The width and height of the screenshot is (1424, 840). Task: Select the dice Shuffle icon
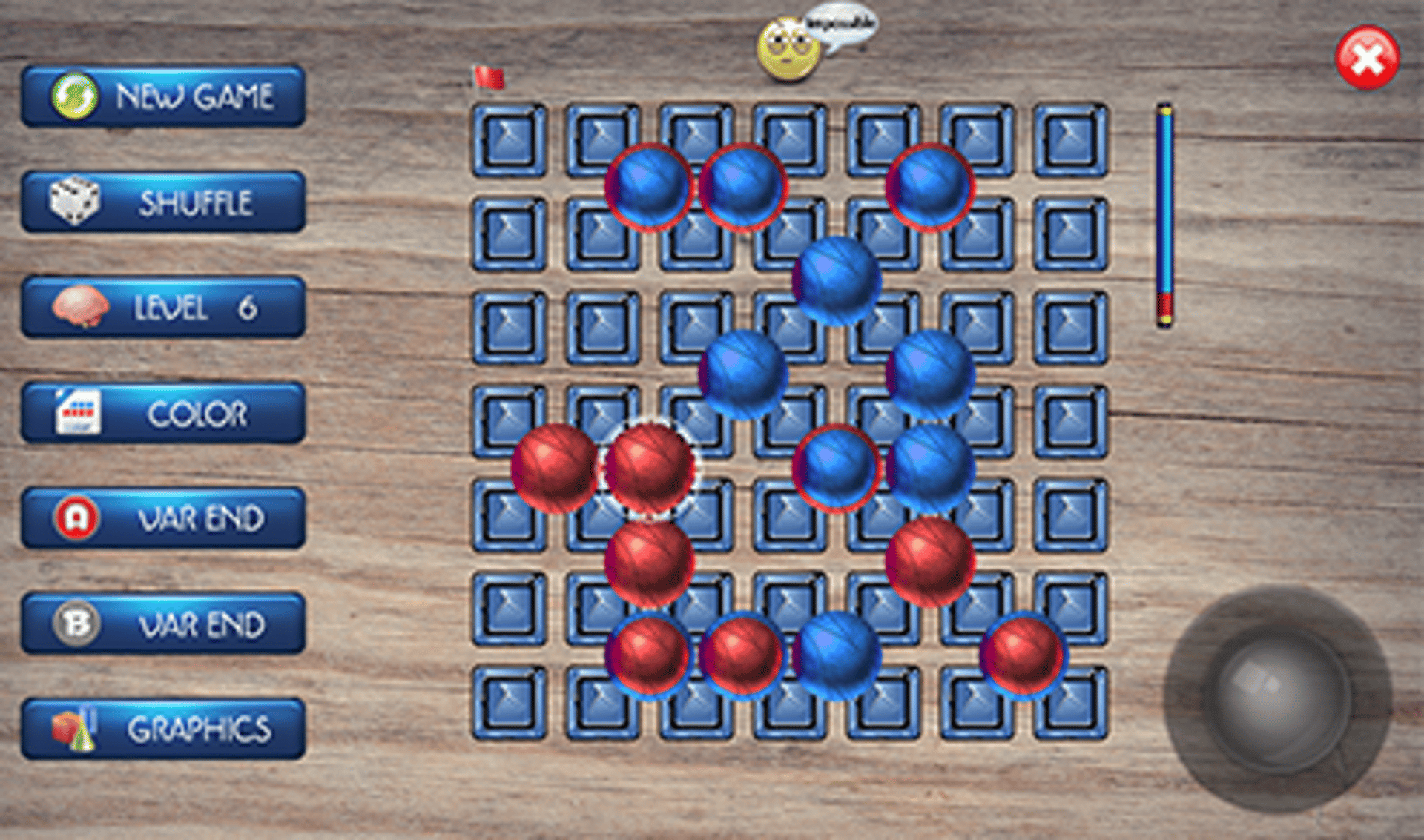tap(78, 201)
